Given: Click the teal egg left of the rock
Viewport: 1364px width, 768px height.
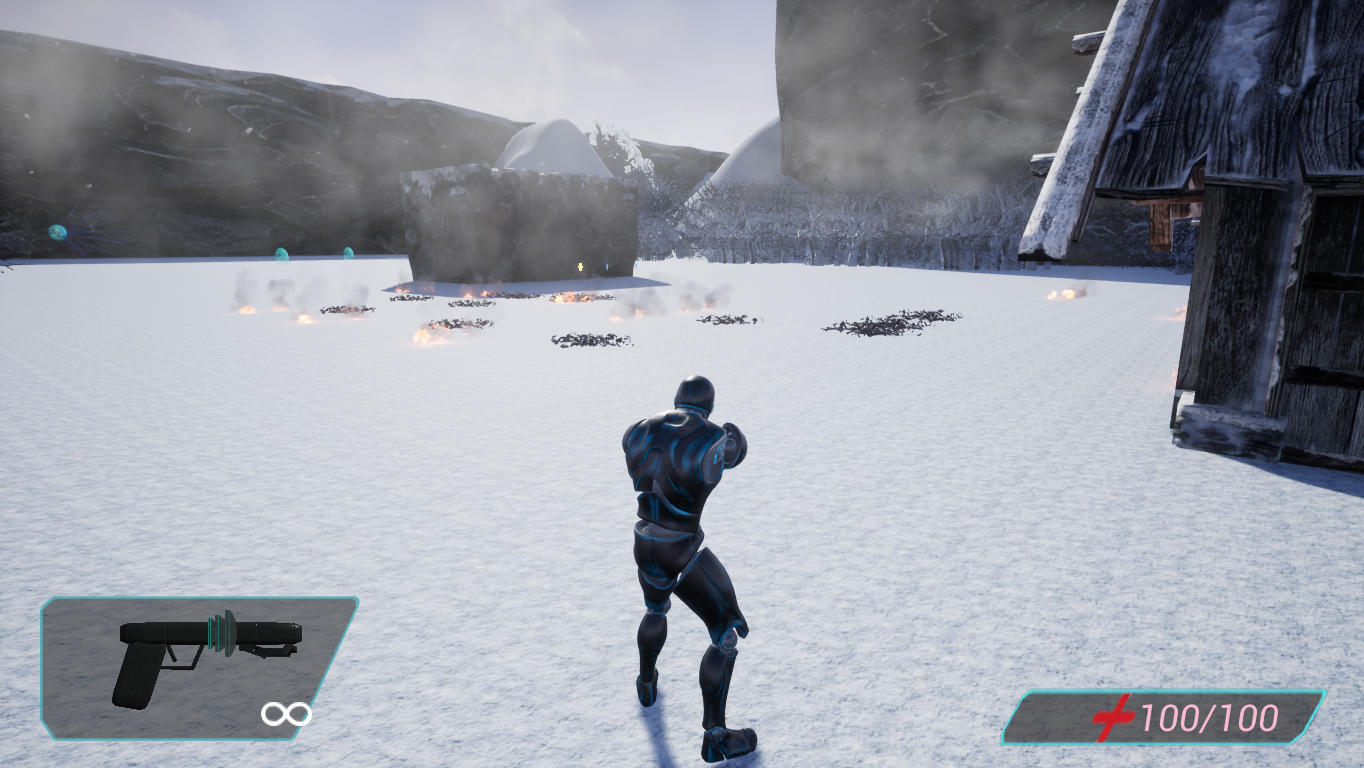Looking at the screenshot, I should tap(282, 256).
